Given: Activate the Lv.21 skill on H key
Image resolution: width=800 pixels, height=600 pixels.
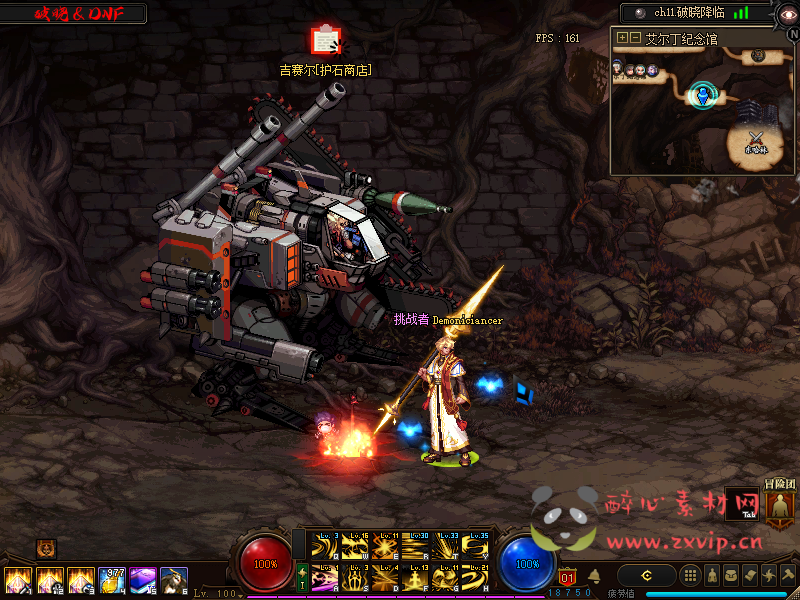Looking at the screenshot, I should click(476, 578).
